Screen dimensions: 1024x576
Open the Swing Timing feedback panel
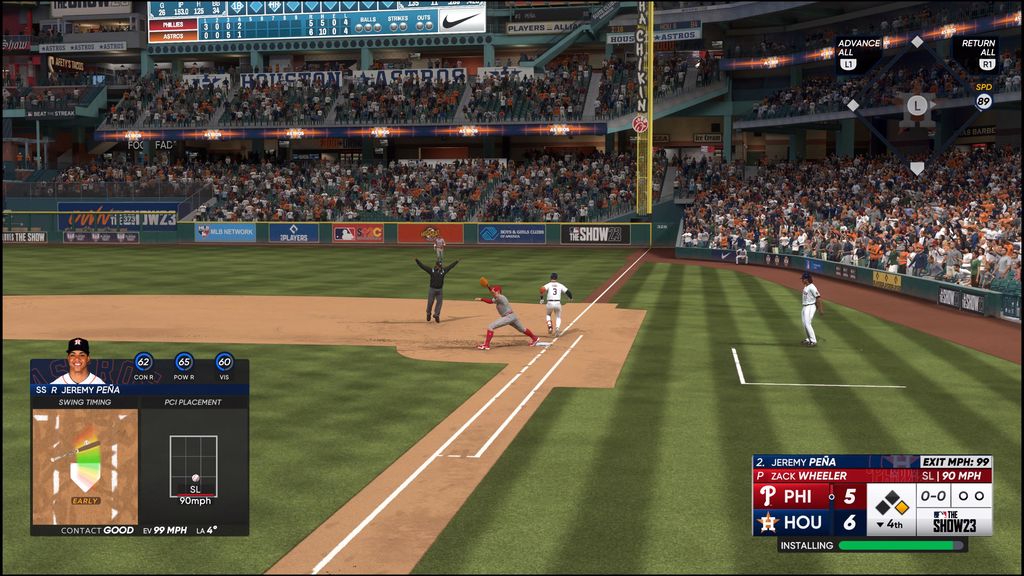click(85, 466)
